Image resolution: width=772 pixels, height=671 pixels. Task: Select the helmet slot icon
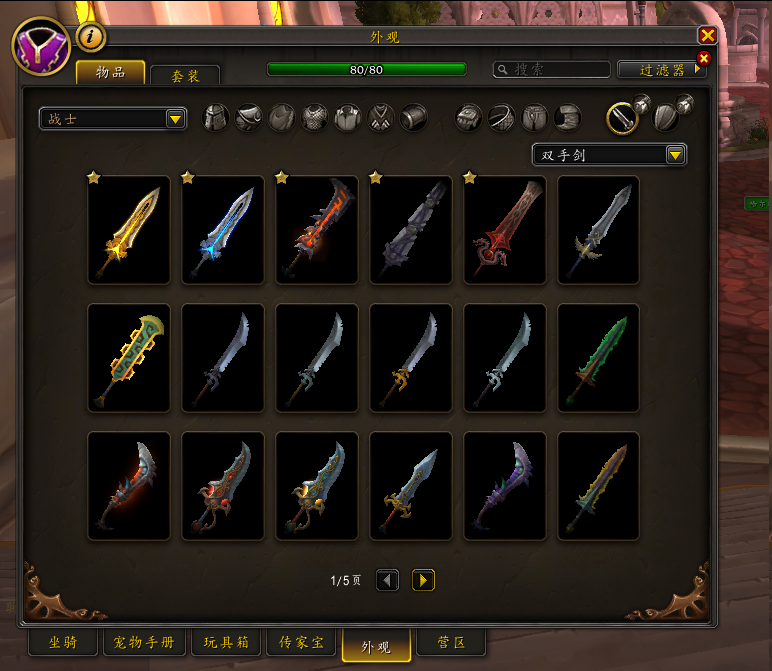(x=216, y=118)
